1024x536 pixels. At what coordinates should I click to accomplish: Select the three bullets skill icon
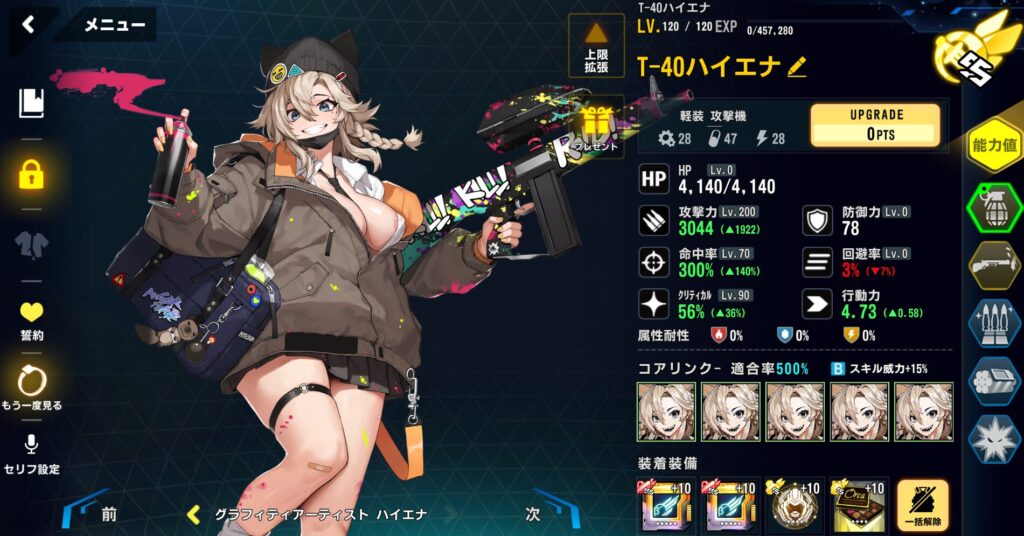click(x=993, y=323)
